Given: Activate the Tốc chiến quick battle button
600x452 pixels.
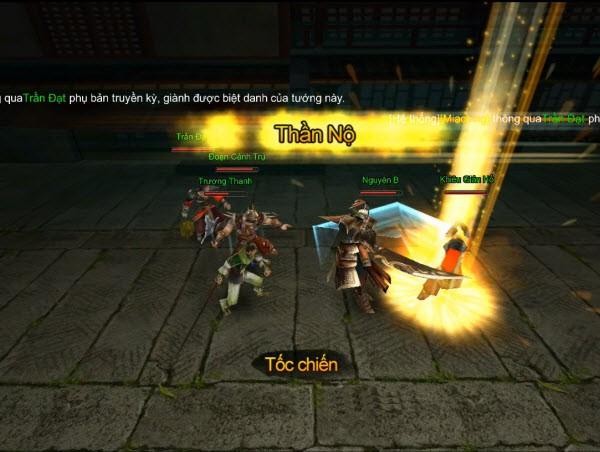Looking at the screenshot, I should 301,364.
